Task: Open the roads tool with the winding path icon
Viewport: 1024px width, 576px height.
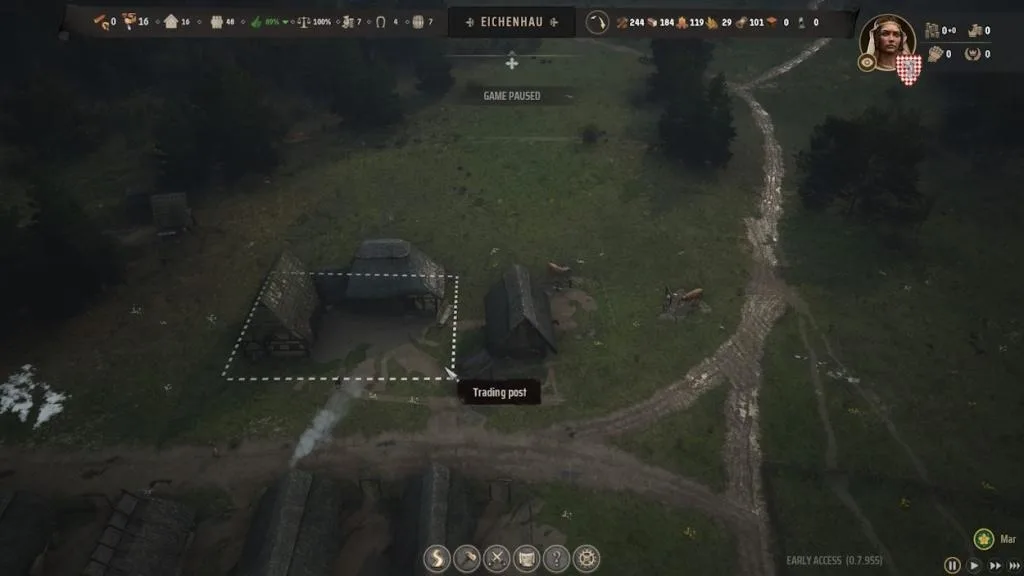Action: point(437,558)
